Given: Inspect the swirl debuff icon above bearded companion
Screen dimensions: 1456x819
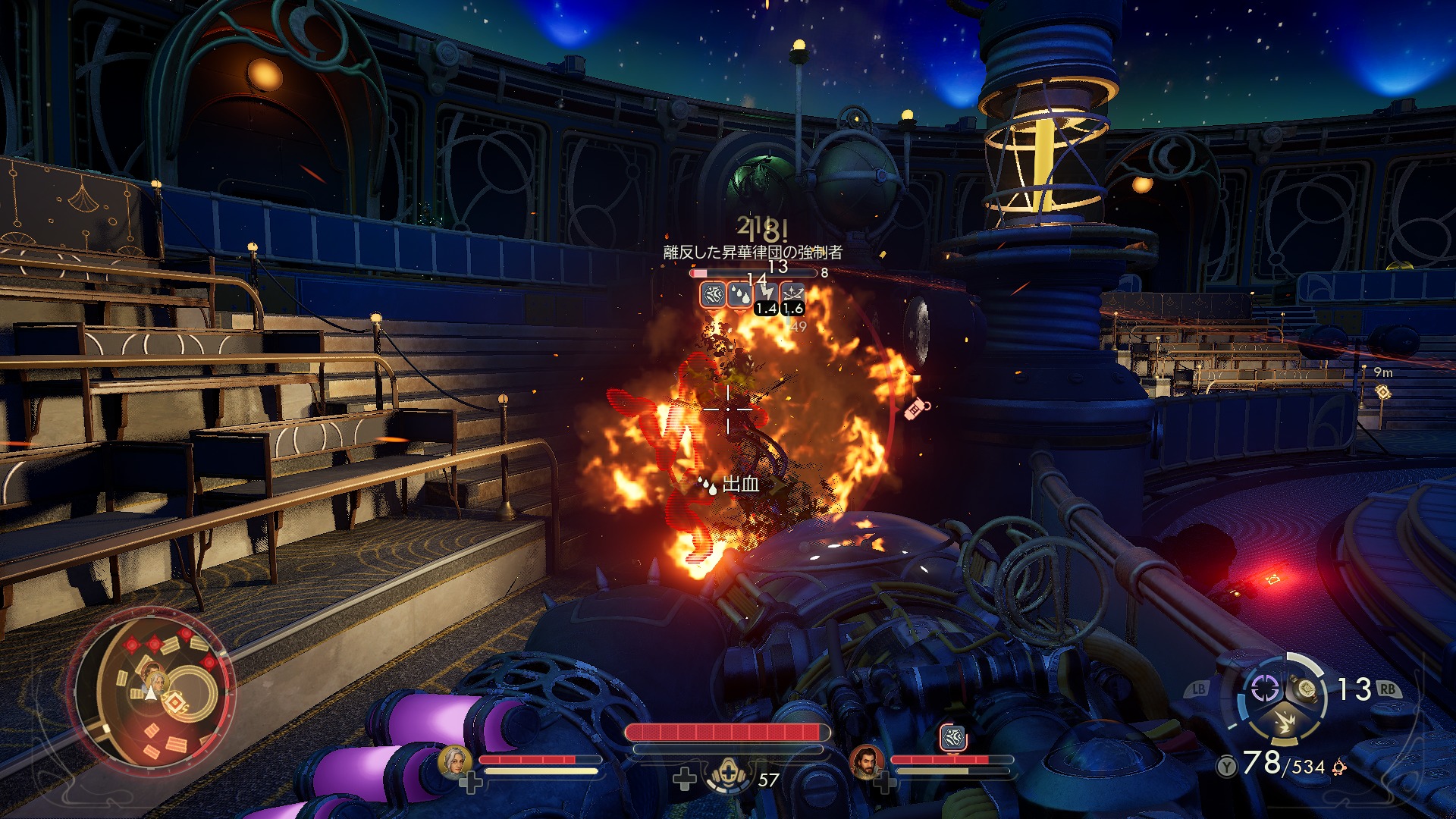Looking at the screenshot, I should tap(952, 737).
